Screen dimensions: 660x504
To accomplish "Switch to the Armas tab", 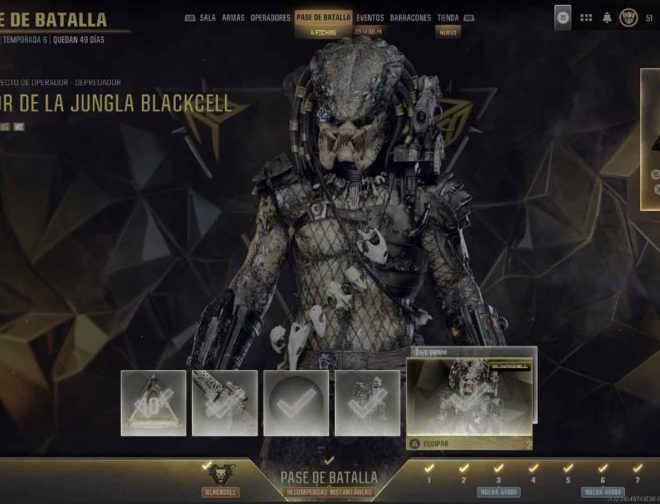I will point(233,18).
